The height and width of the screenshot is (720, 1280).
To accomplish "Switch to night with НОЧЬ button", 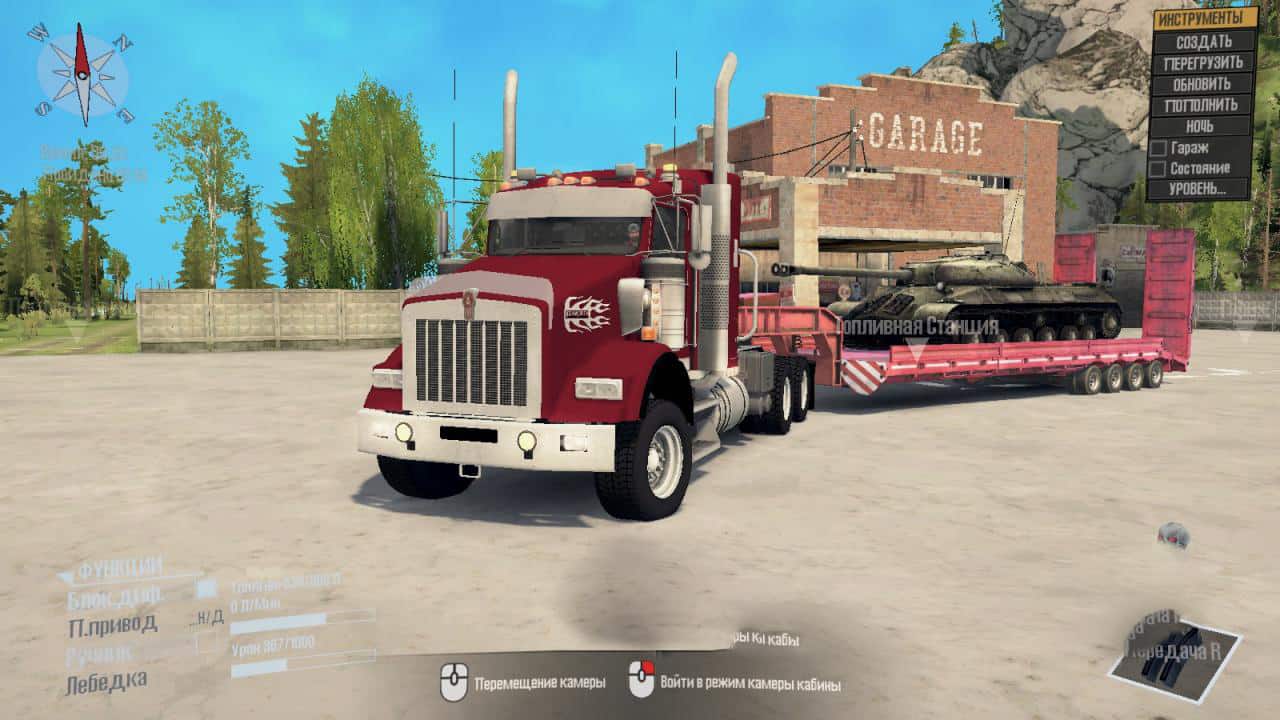I will pyautogui.click(x=1203, y=126).
